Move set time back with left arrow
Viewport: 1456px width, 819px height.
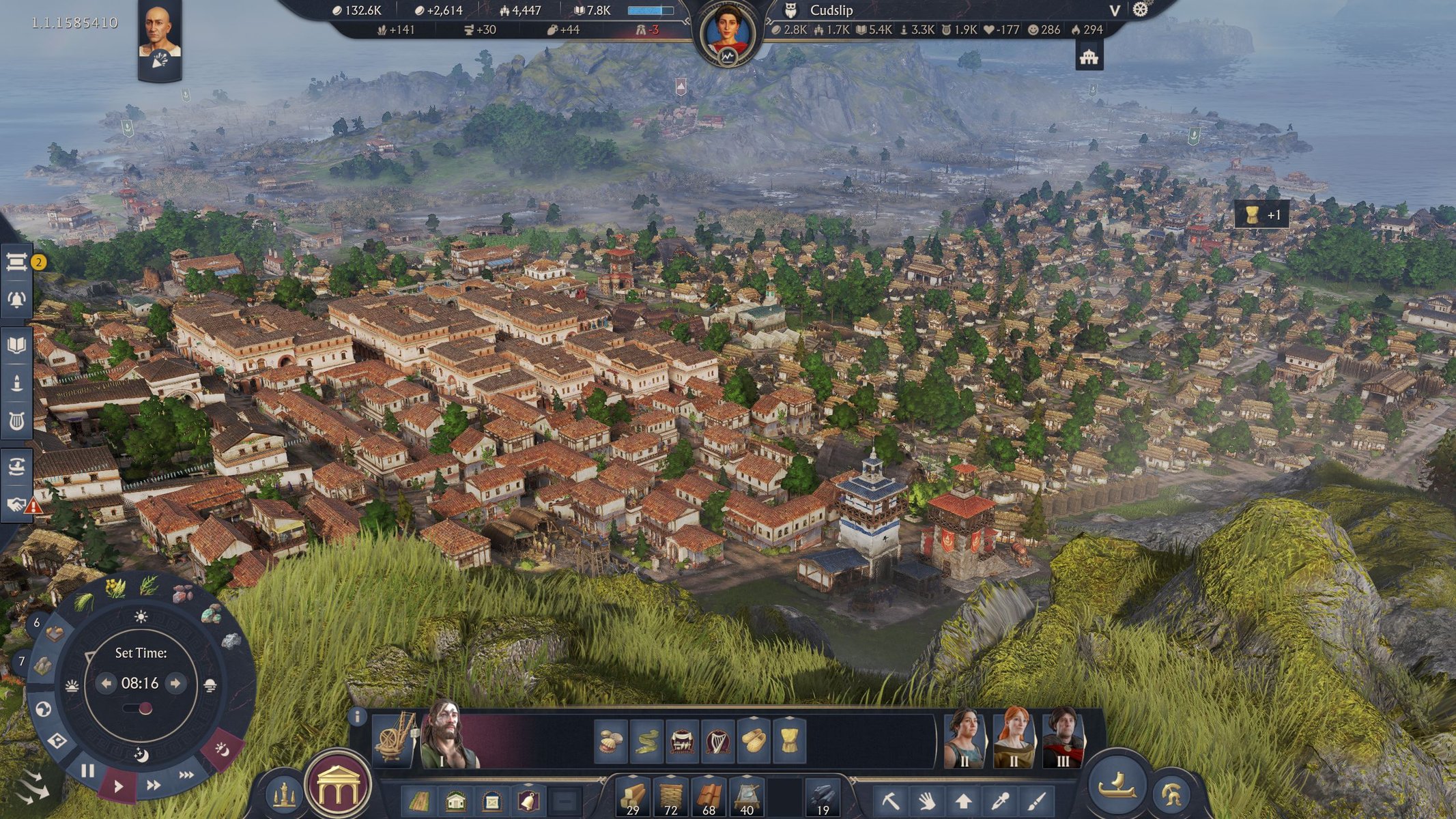click(x=106, y=683)
